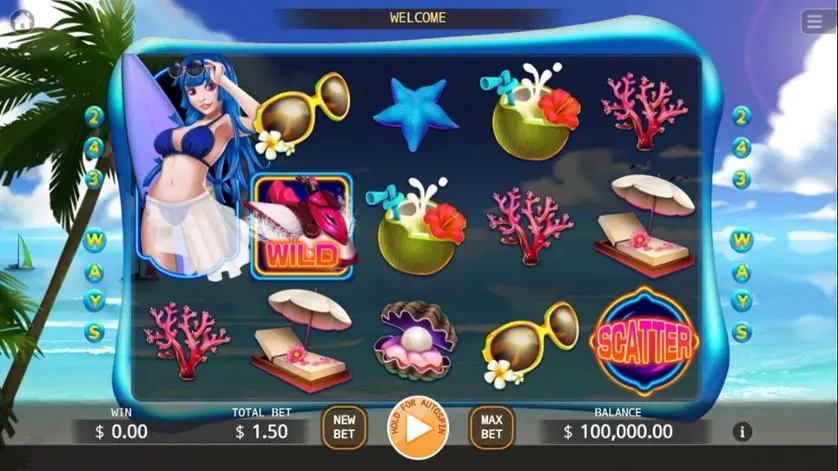
Task: Open the hamburger menu
Action: coord(814,22)
